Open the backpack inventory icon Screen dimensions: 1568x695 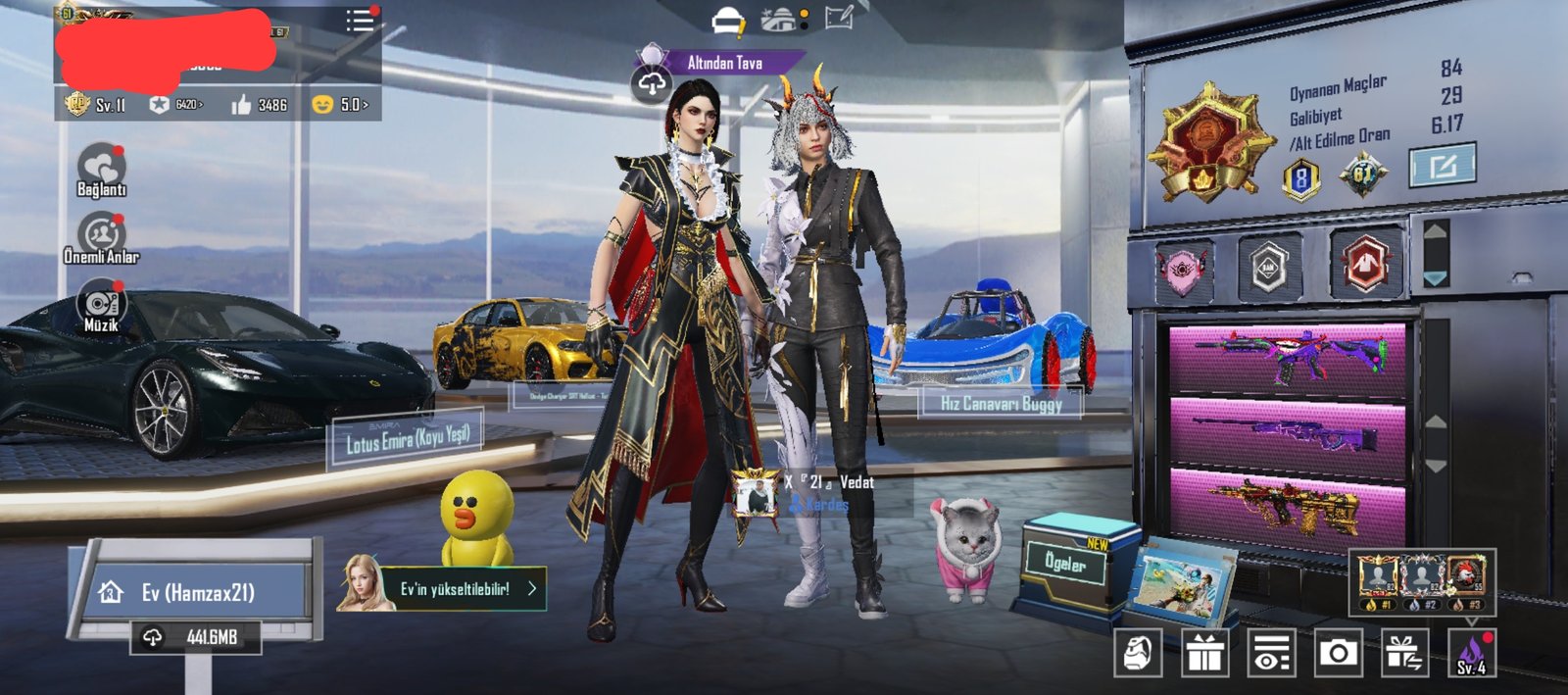click(1138, 652)
